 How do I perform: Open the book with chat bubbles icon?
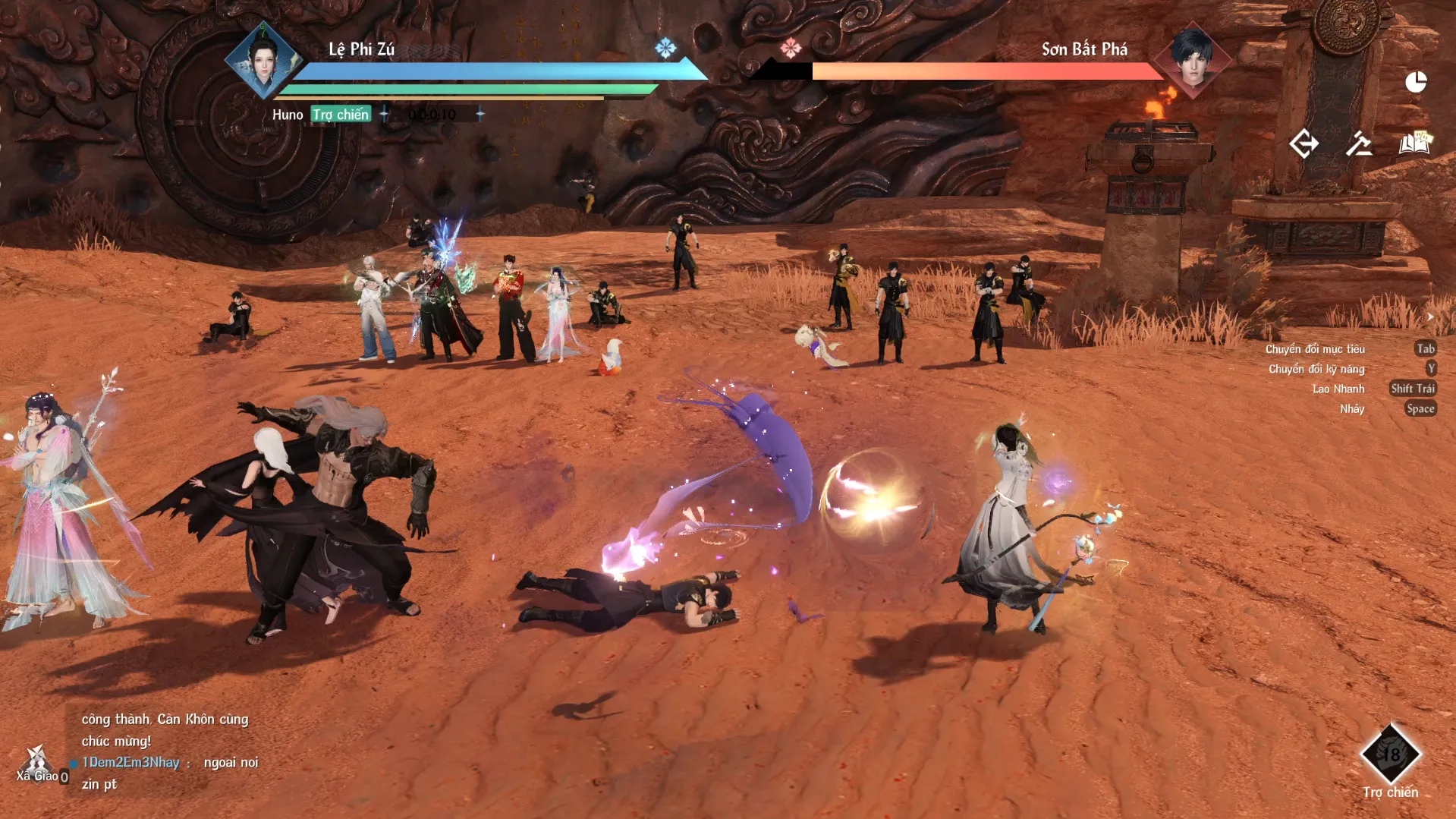(1414, 143)
